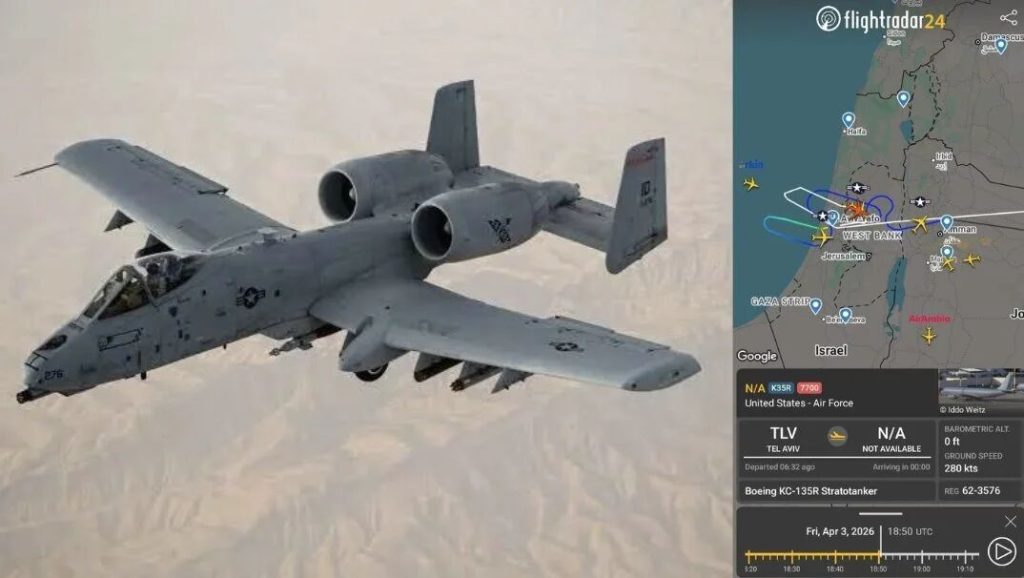Close the playback timeline panel

1010,521
